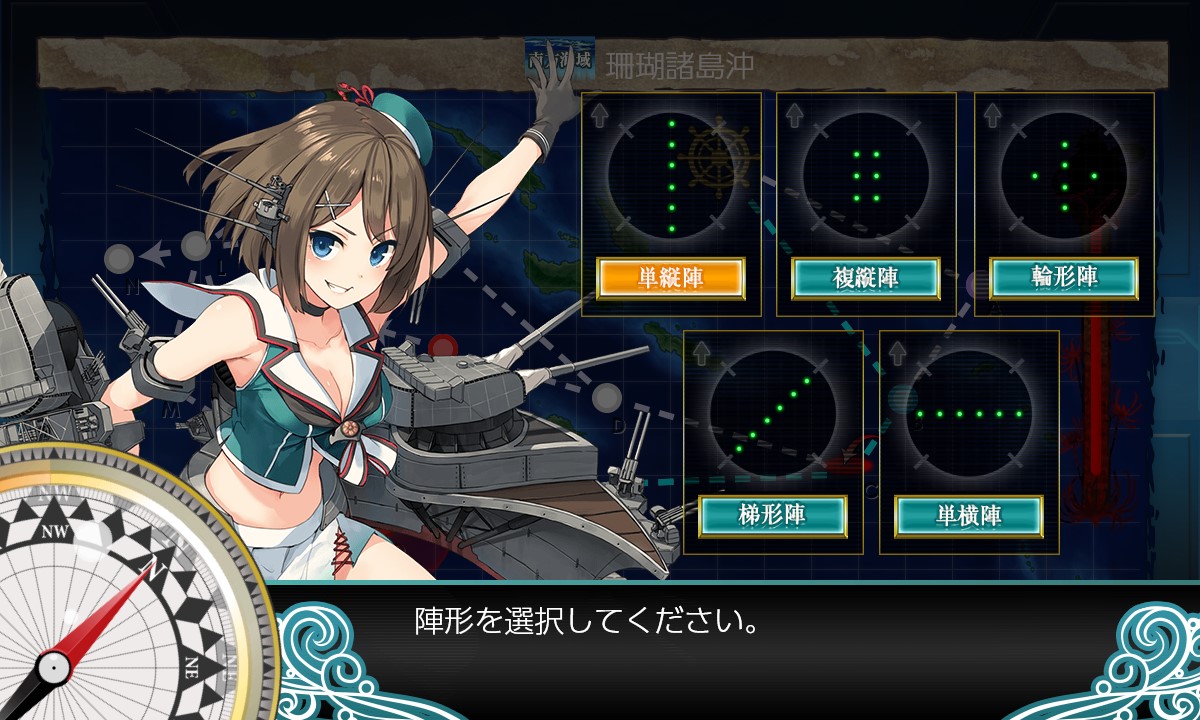Select the 単縦陣 line ahead formation
The width and height of the screenshot is (1200, 720).
point(671,278)
